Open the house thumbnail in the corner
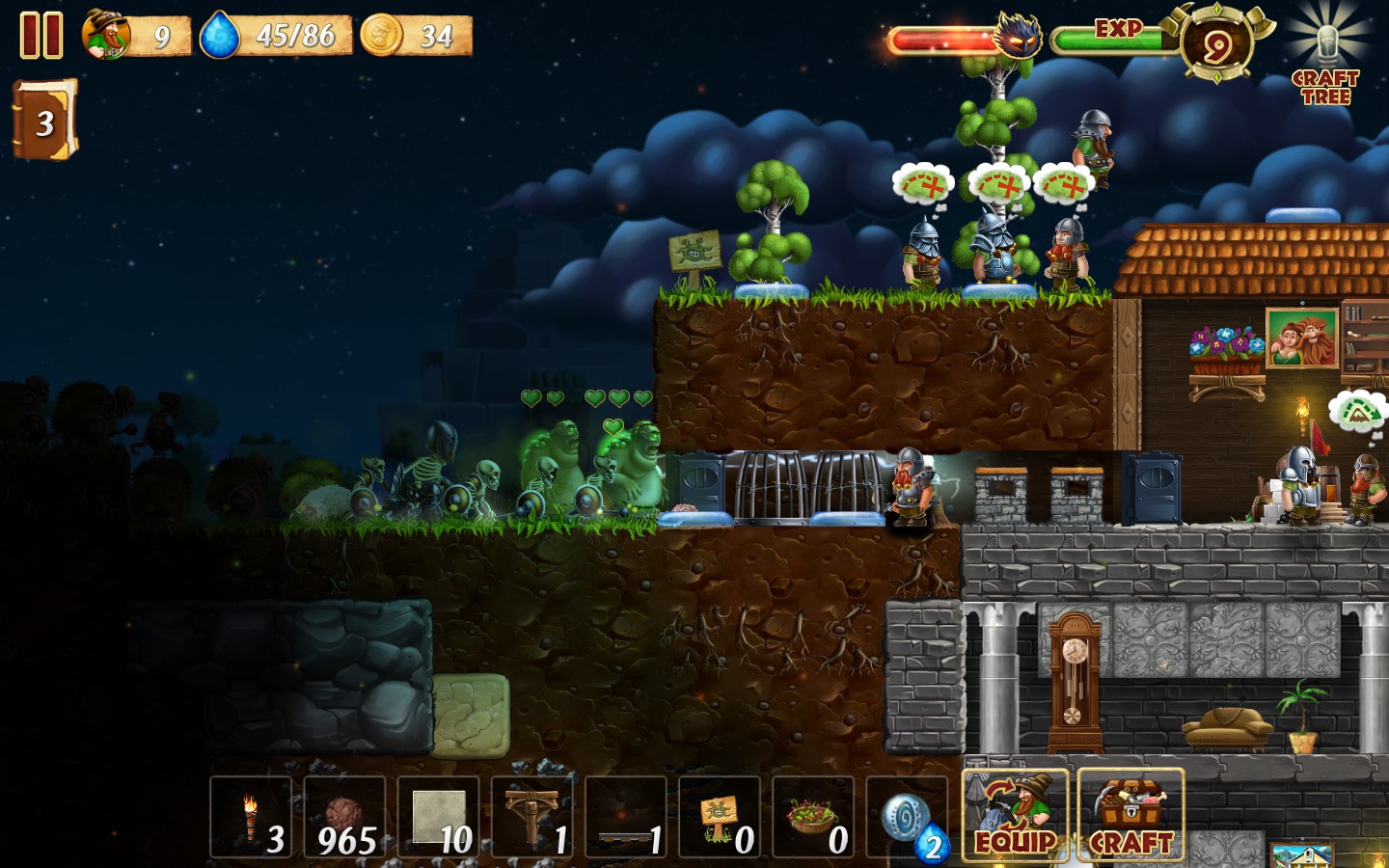Viewport: 1389px width, 868px height. click(1301, 855)
